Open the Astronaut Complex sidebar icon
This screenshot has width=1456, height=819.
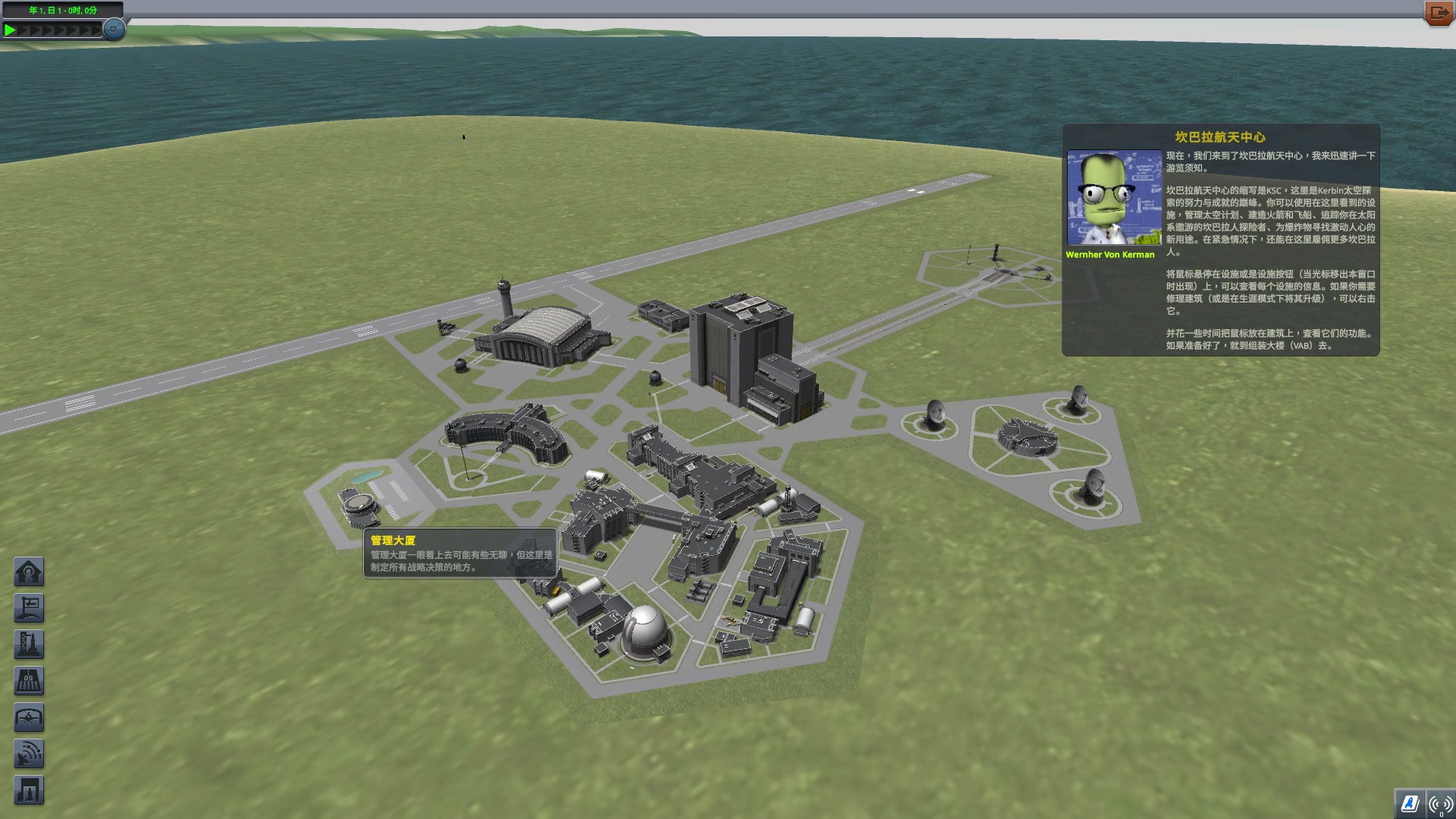(29, 571)
